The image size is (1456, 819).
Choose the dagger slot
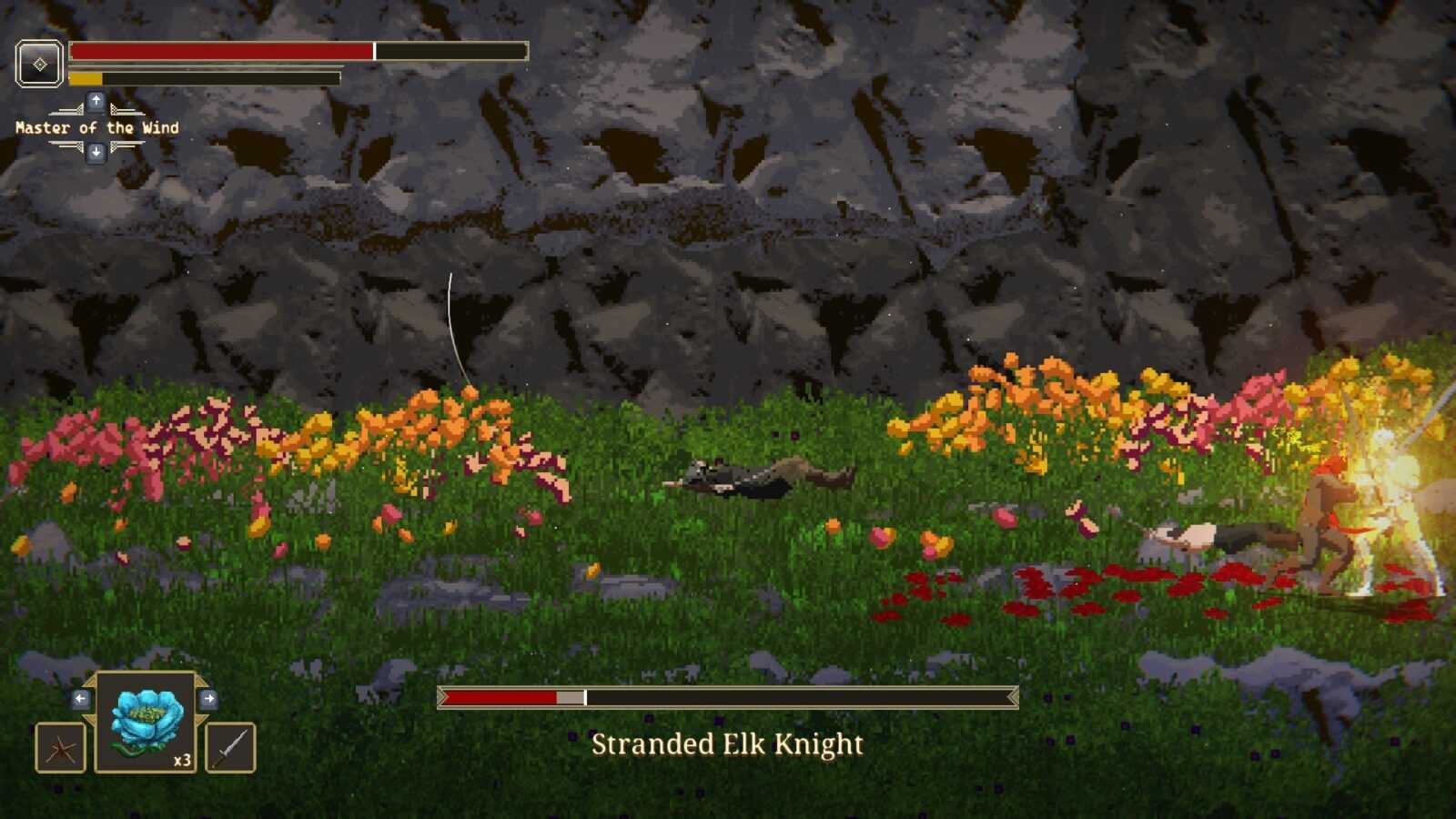pyautogui.click(x=230, y=747)
